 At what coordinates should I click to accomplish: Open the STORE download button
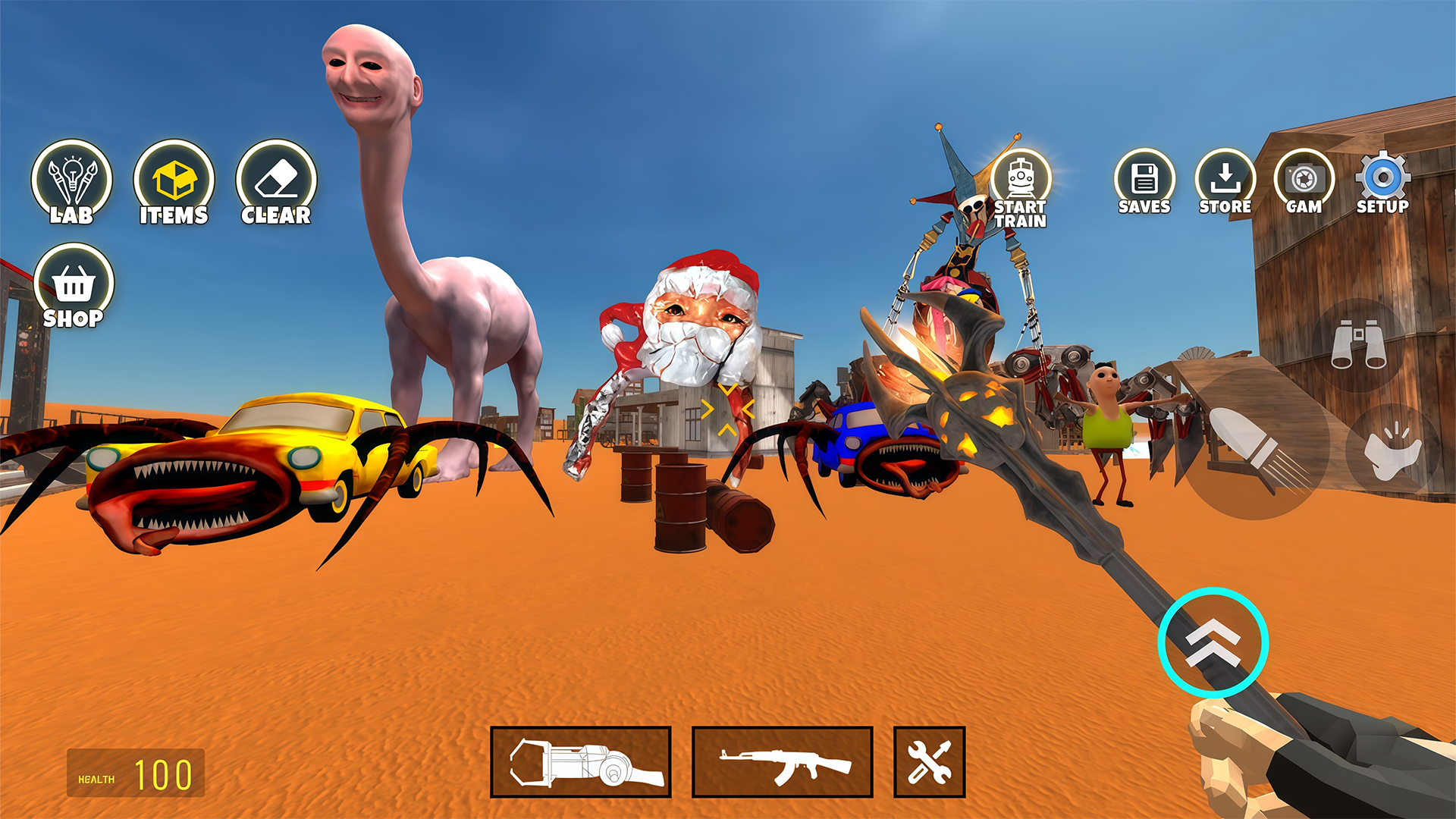[x=1225, y=183]
